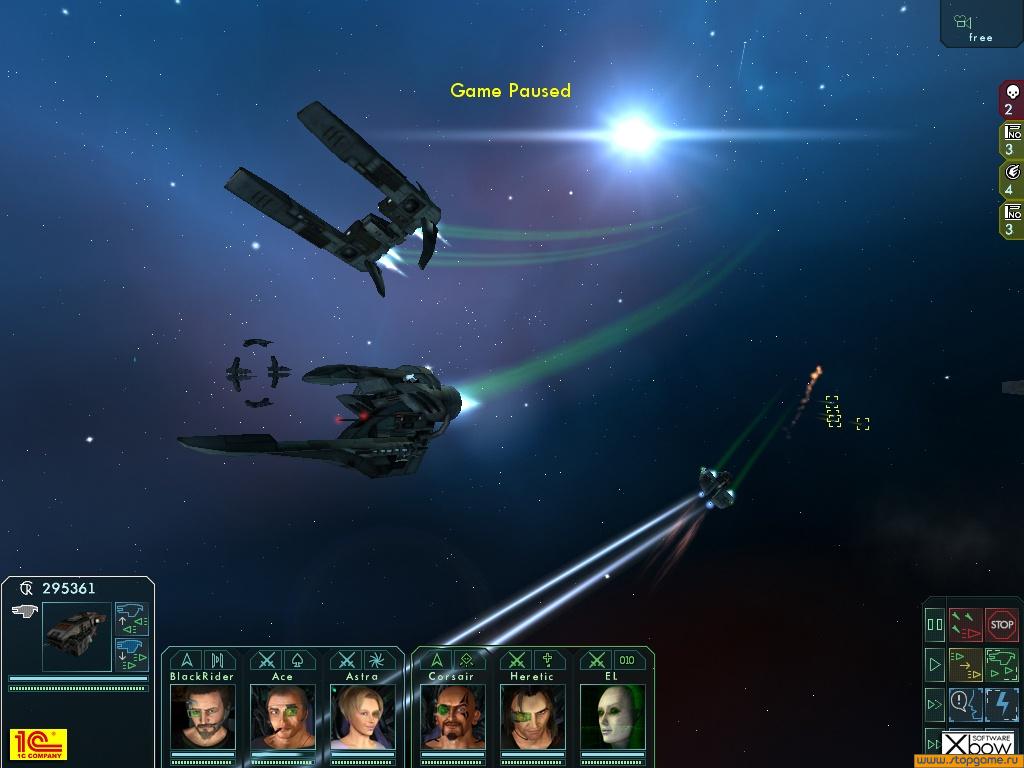Screen dimensions: 1024x768
Task: Resume at normal speed with single arrow
Action: pos(935,664)
